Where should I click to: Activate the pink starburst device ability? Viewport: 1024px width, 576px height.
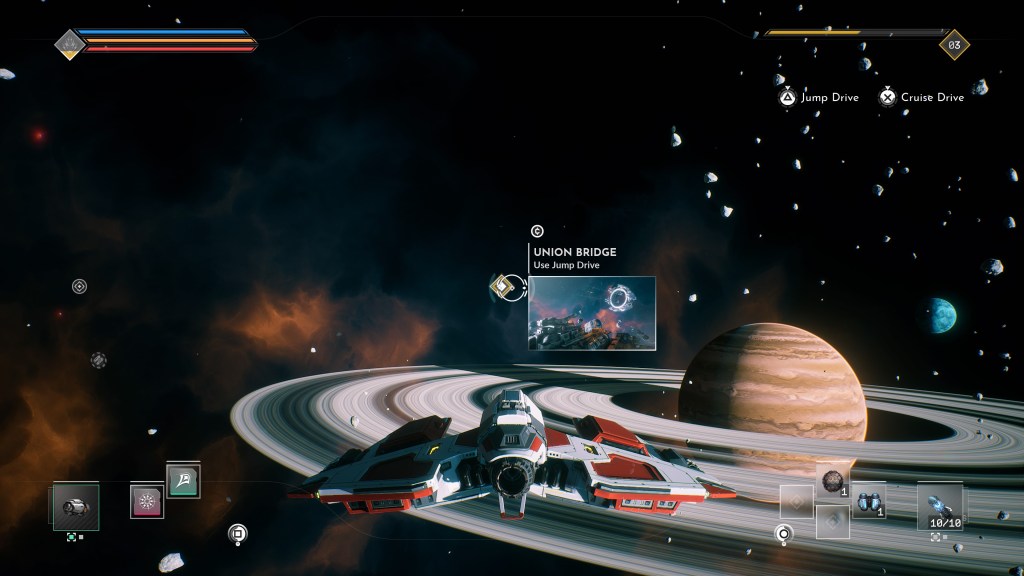coord(147,500)
